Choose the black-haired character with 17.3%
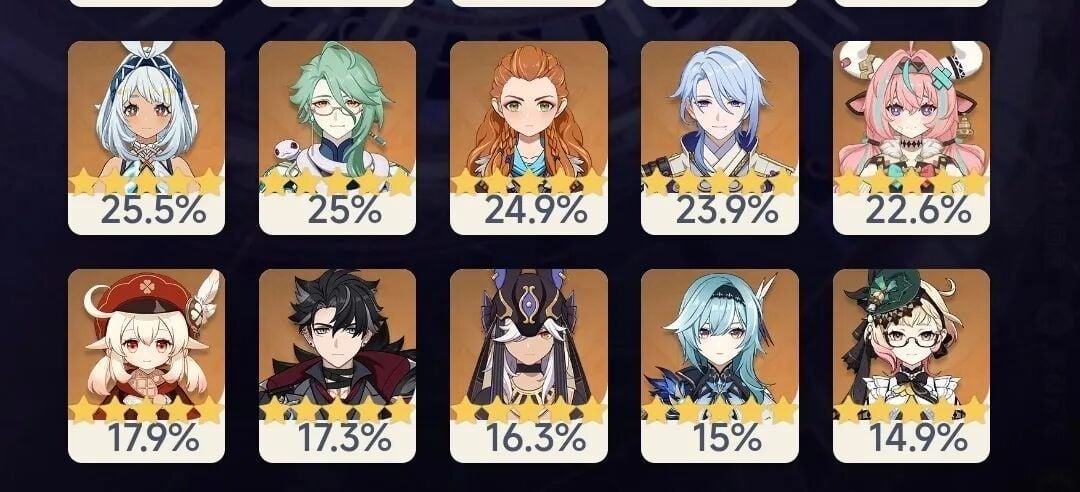Viewport: 1080px width, 492px height. 337,365
